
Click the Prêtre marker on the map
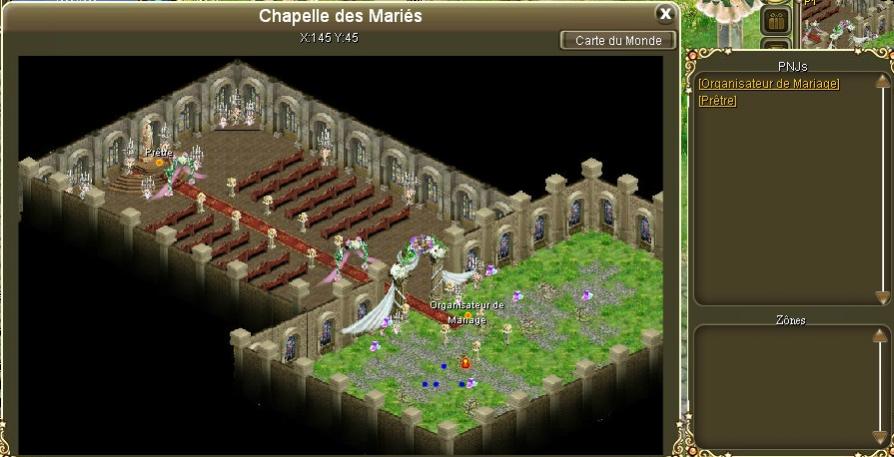pos(158,162)
